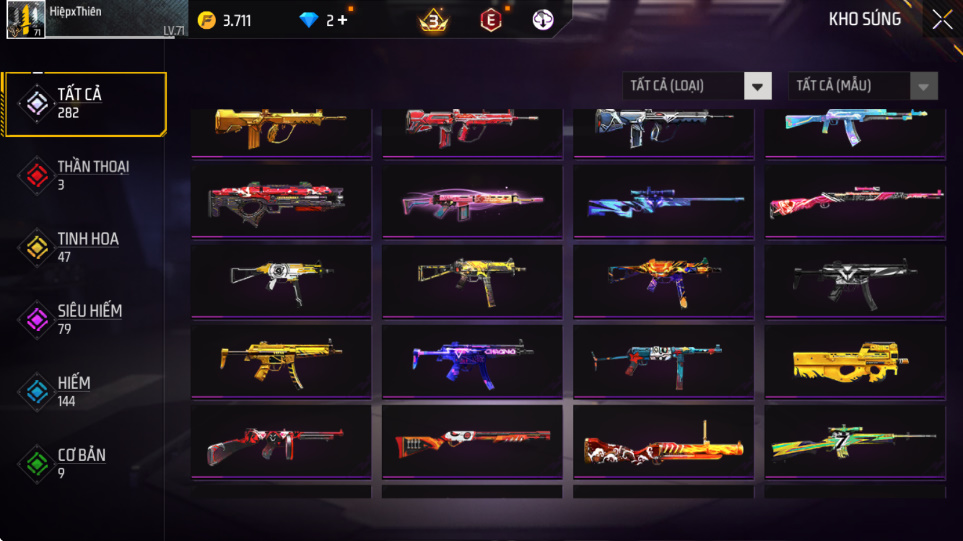Open the Tất Cả (Loại) dropdown
This screenshot has width=963, height=541.
(697, 86)
